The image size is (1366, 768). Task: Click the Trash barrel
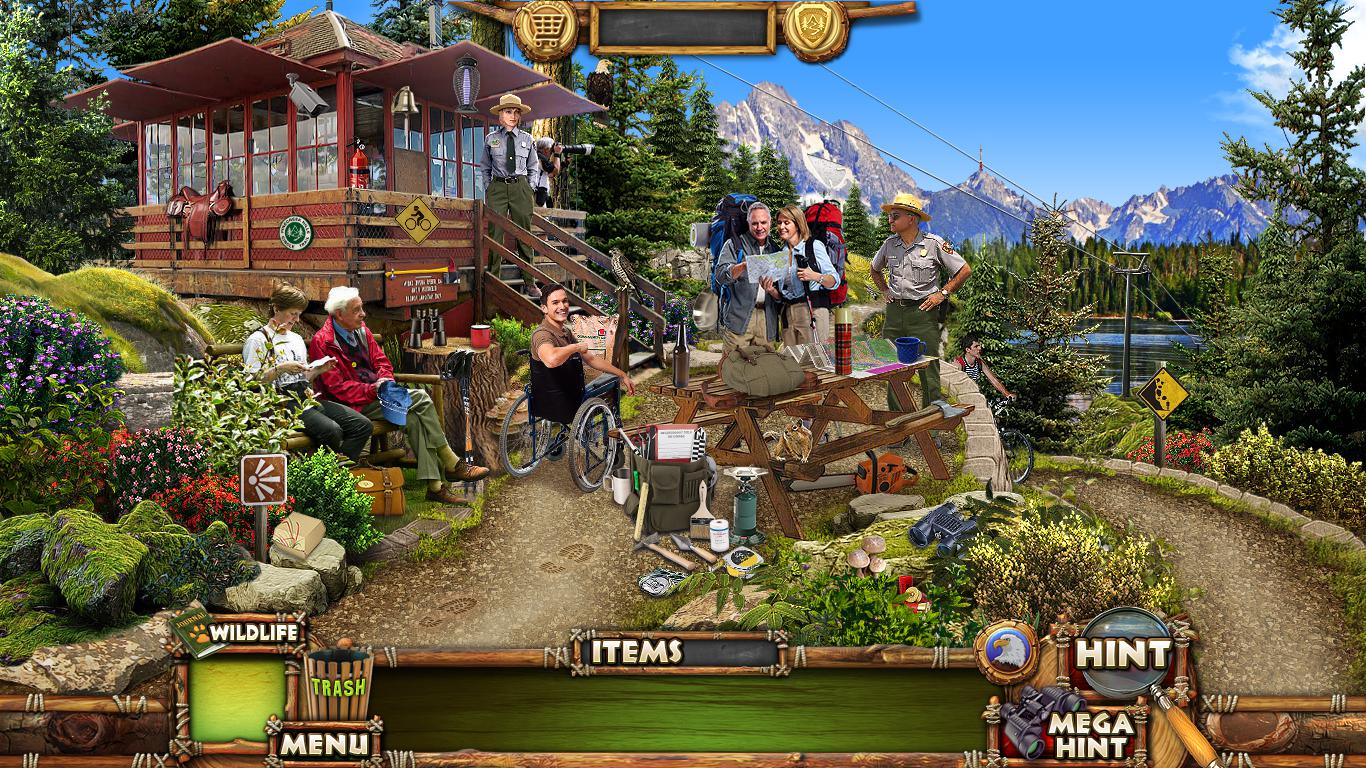point(338,685)
